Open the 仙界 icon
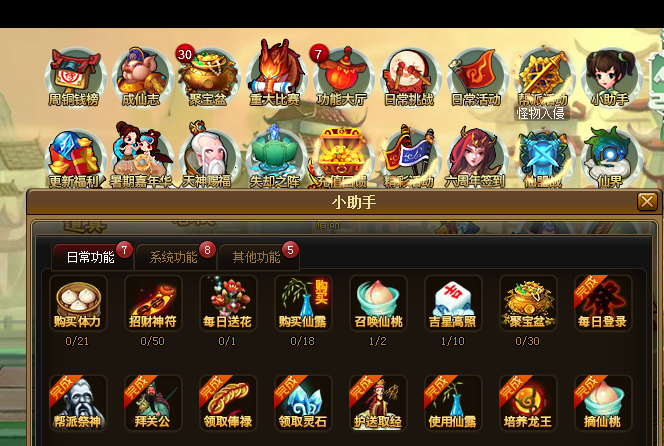664x446 pixels. click(x=610, y=157)
